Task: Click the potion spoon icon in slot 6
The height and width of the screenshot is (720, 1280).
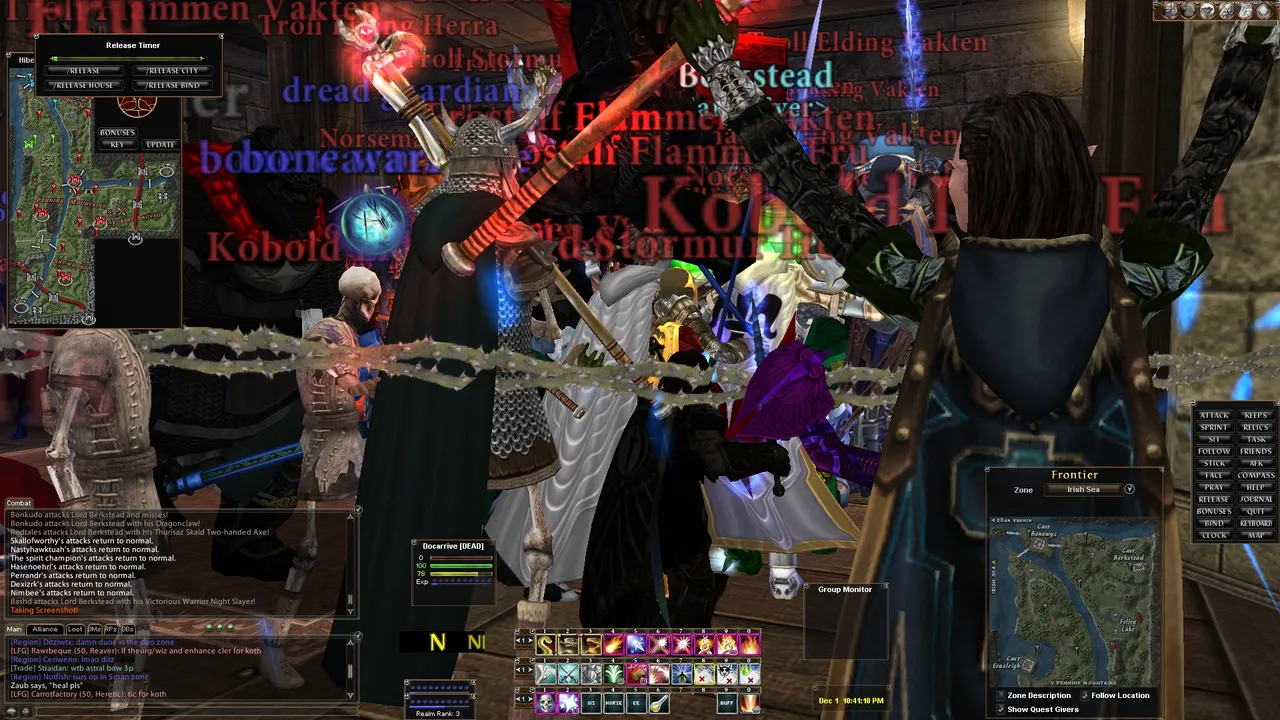Action: (x=658, y=704)
